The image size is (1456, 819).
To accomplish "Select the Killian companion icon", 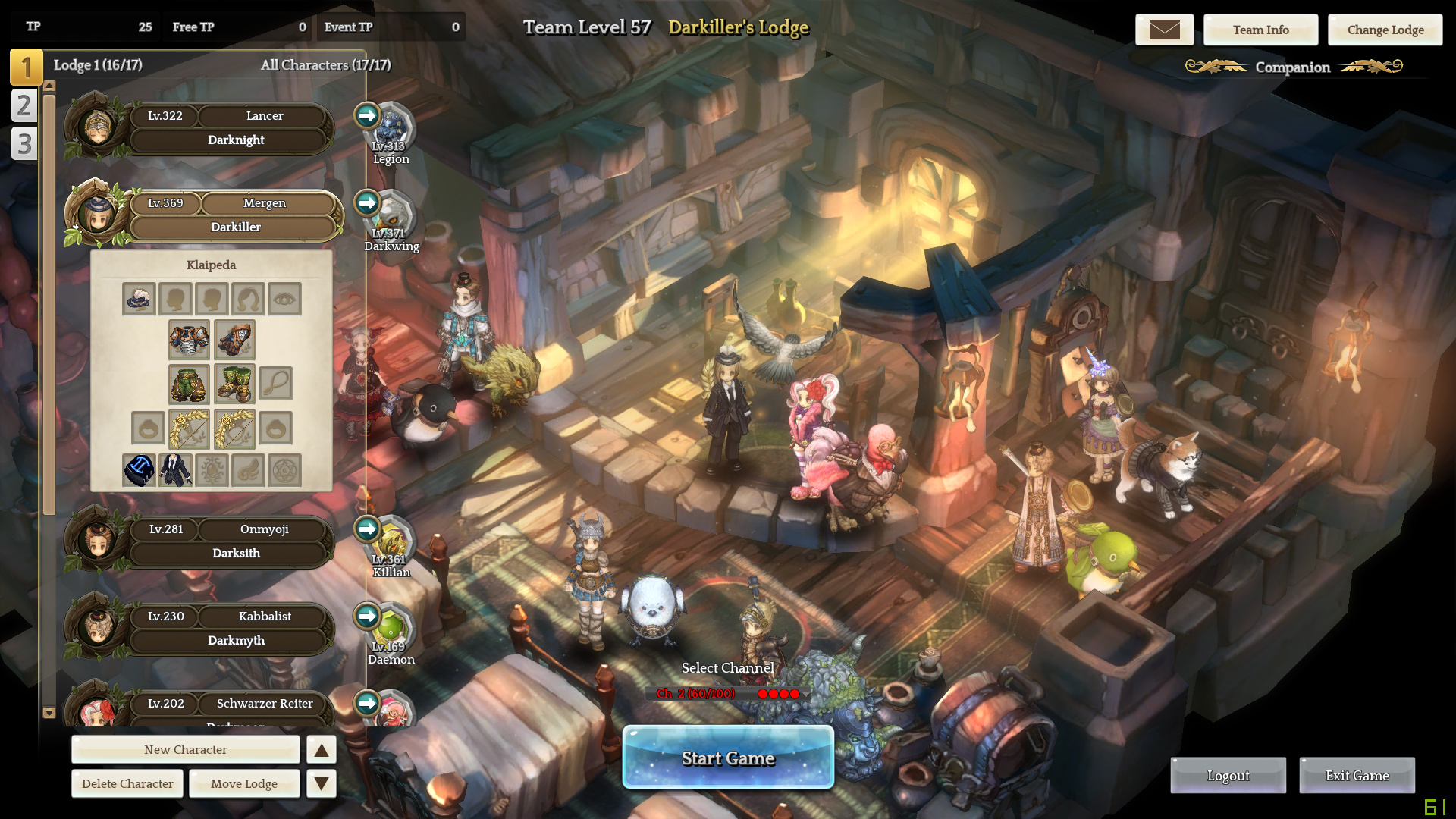I will [x=392, y=542].
